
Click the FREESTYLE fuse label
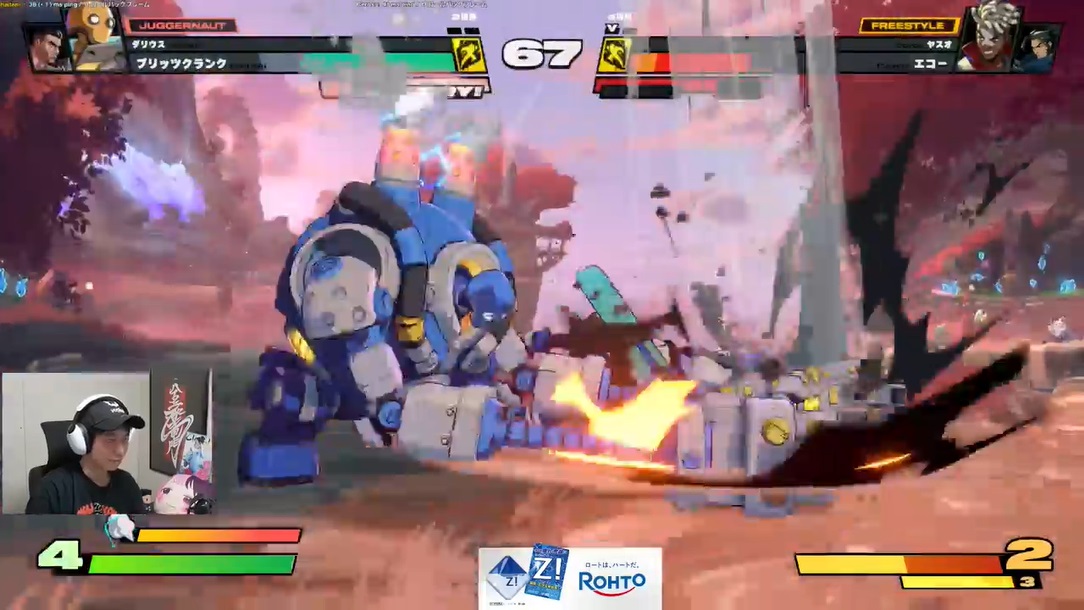(x=908, y=25)
